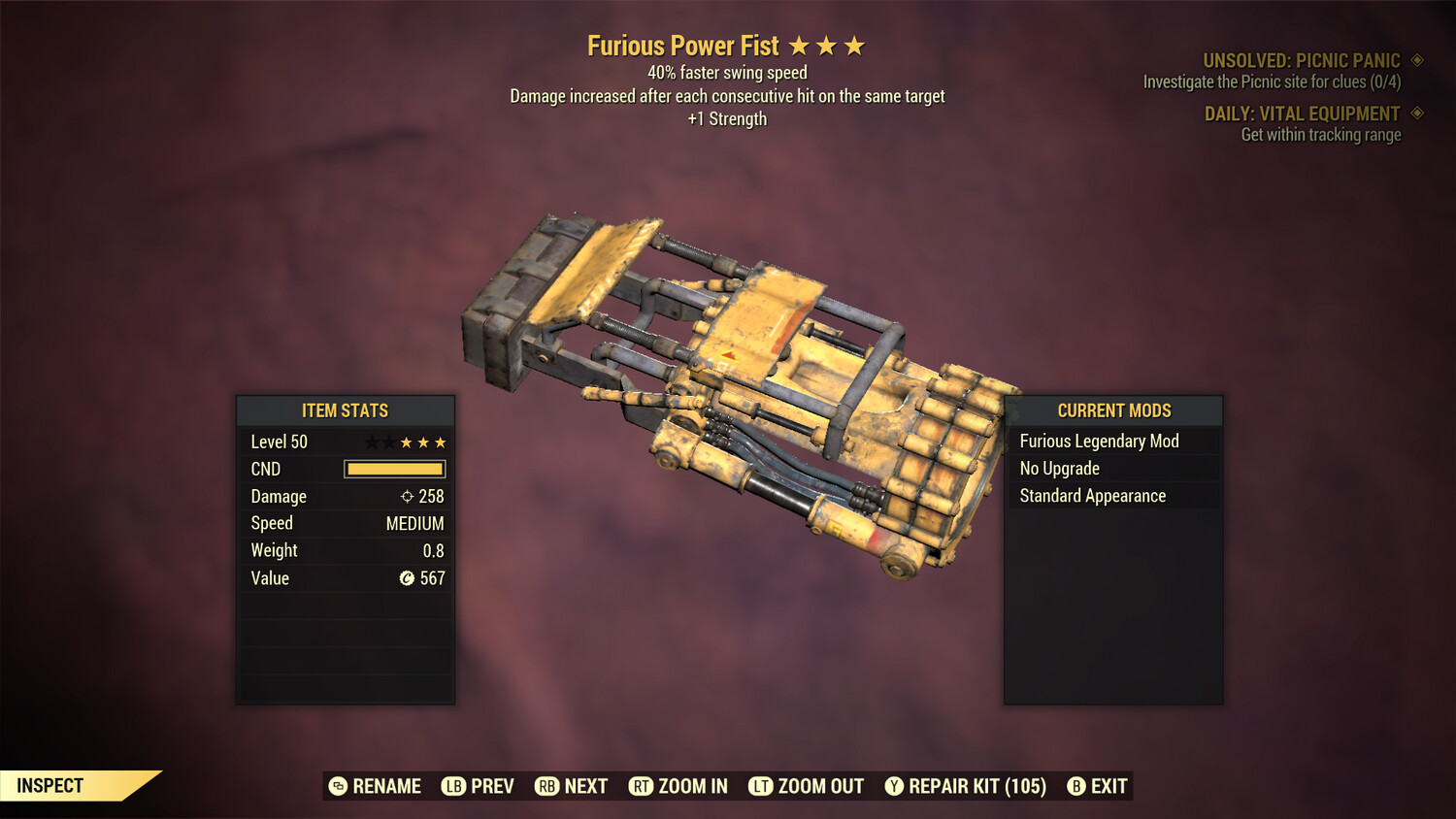Select the INSPECT tab
The height and width of the screenshot is (819, 1456).
50,786
